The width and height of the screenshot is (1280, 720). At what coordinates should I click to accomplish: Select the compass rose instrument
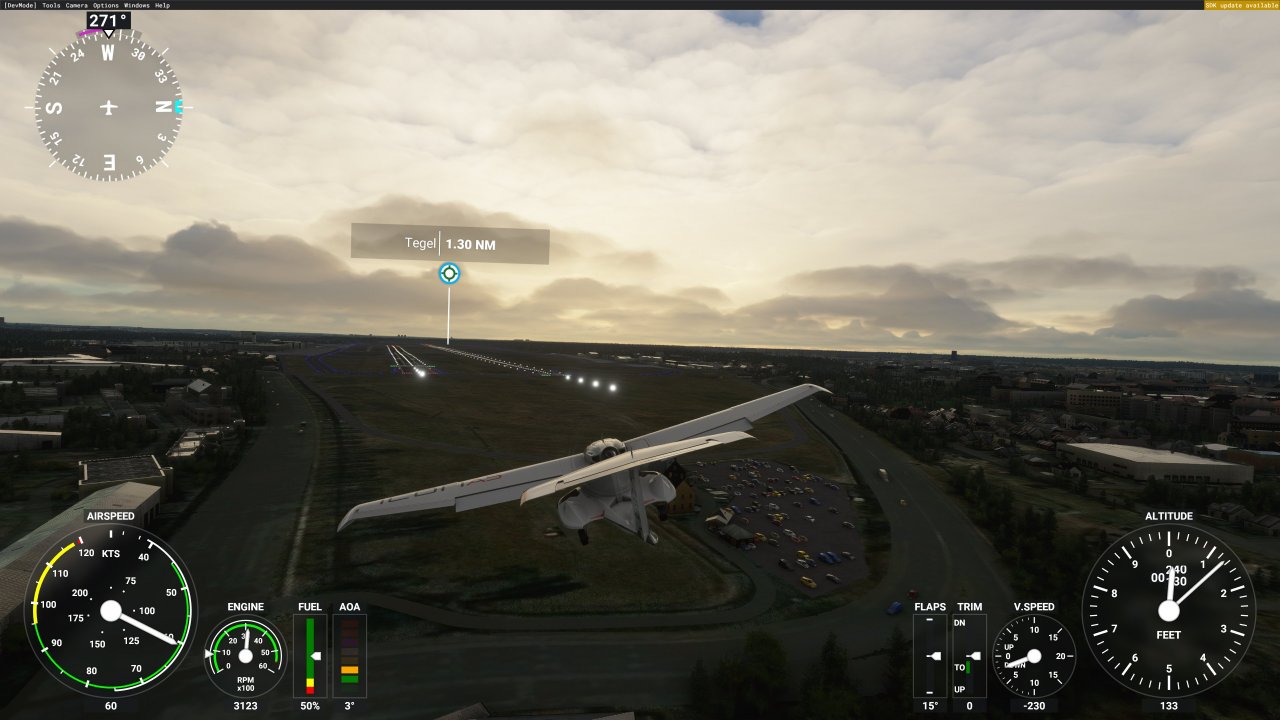[x=107, y=107]
